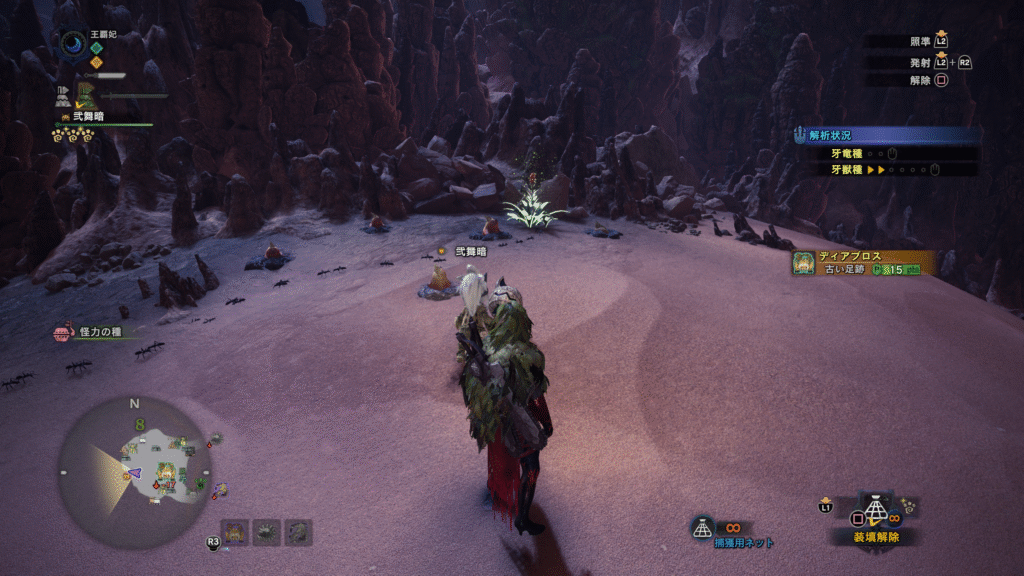Select the spiky grey monster icon below the minimap
This screenshot has width=1024, height=576.
pyautogui.click(x=267, y=532)
